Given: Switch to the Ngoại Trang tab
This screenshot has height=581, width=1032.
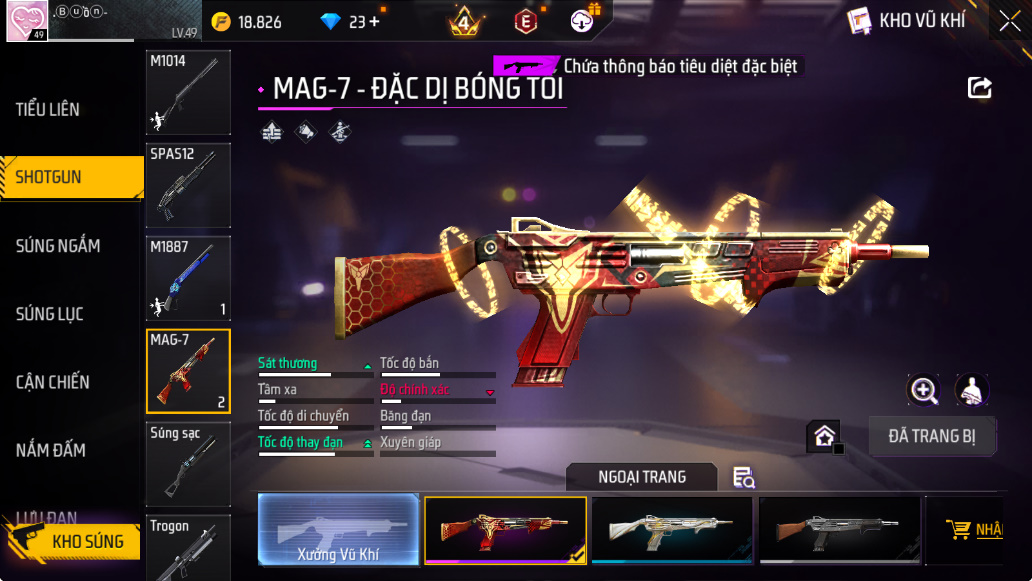Looking at the screenshot, I should pyautogui.click(x=642, y=477).
